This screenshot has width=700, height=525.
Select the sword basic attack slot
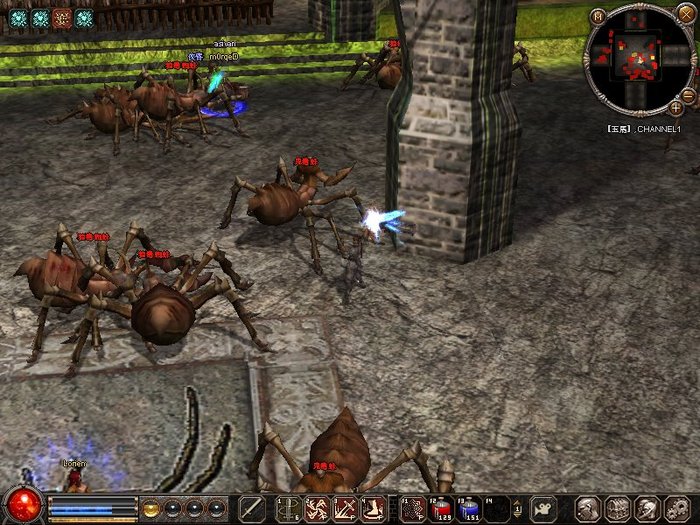[253, 508]
